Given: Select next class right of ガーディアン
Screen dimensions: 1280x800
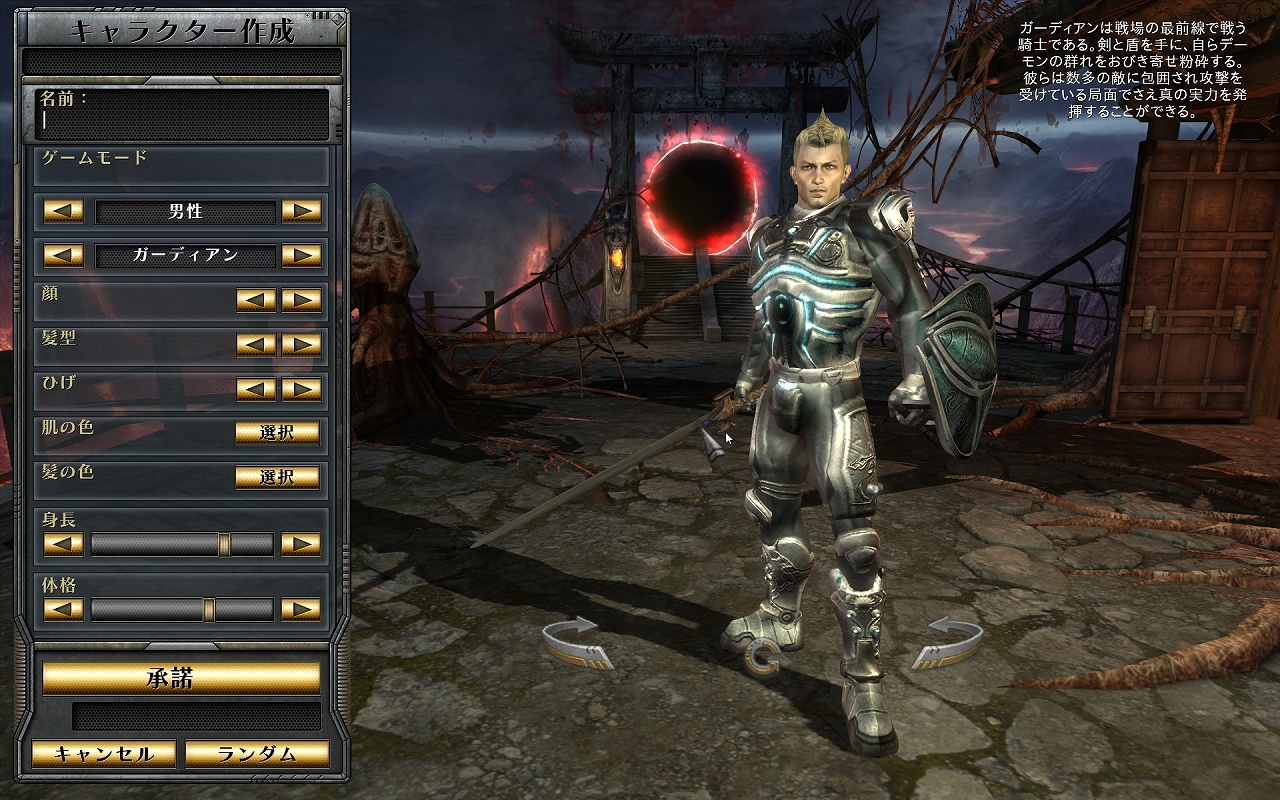Looking at the screenshot, I should click(x=301, y=255).
